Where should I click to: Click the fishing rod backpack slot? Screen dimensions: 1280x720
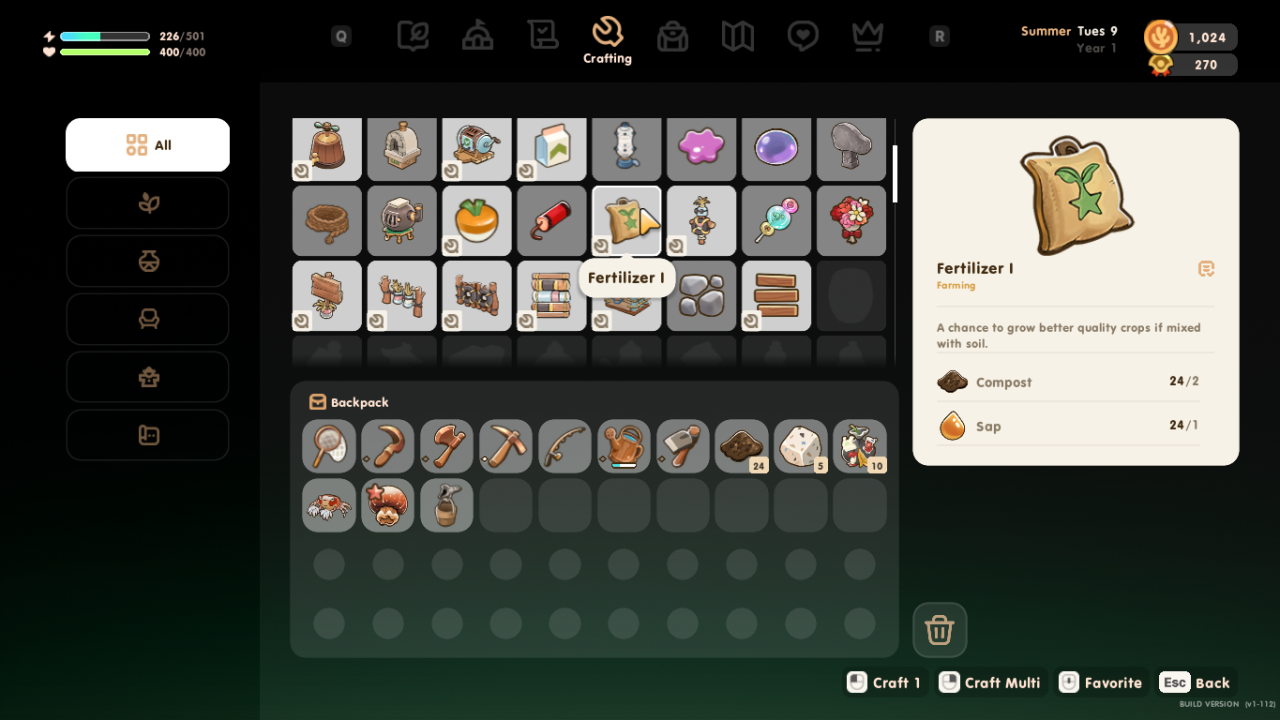(565, 446)
